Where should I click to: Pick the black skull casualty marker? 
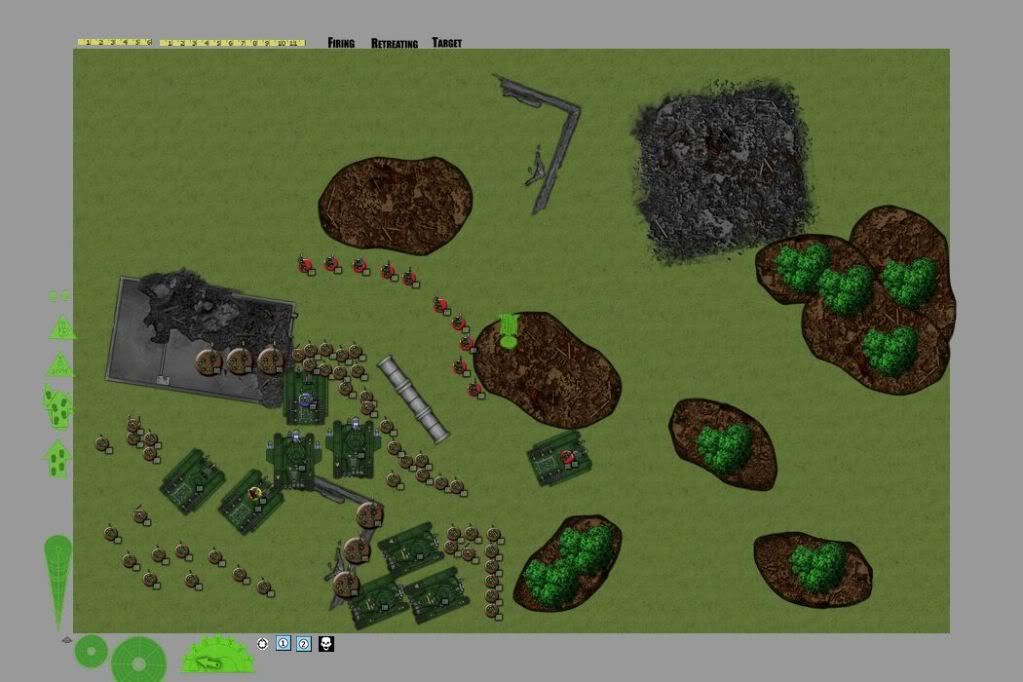[326, 643]
